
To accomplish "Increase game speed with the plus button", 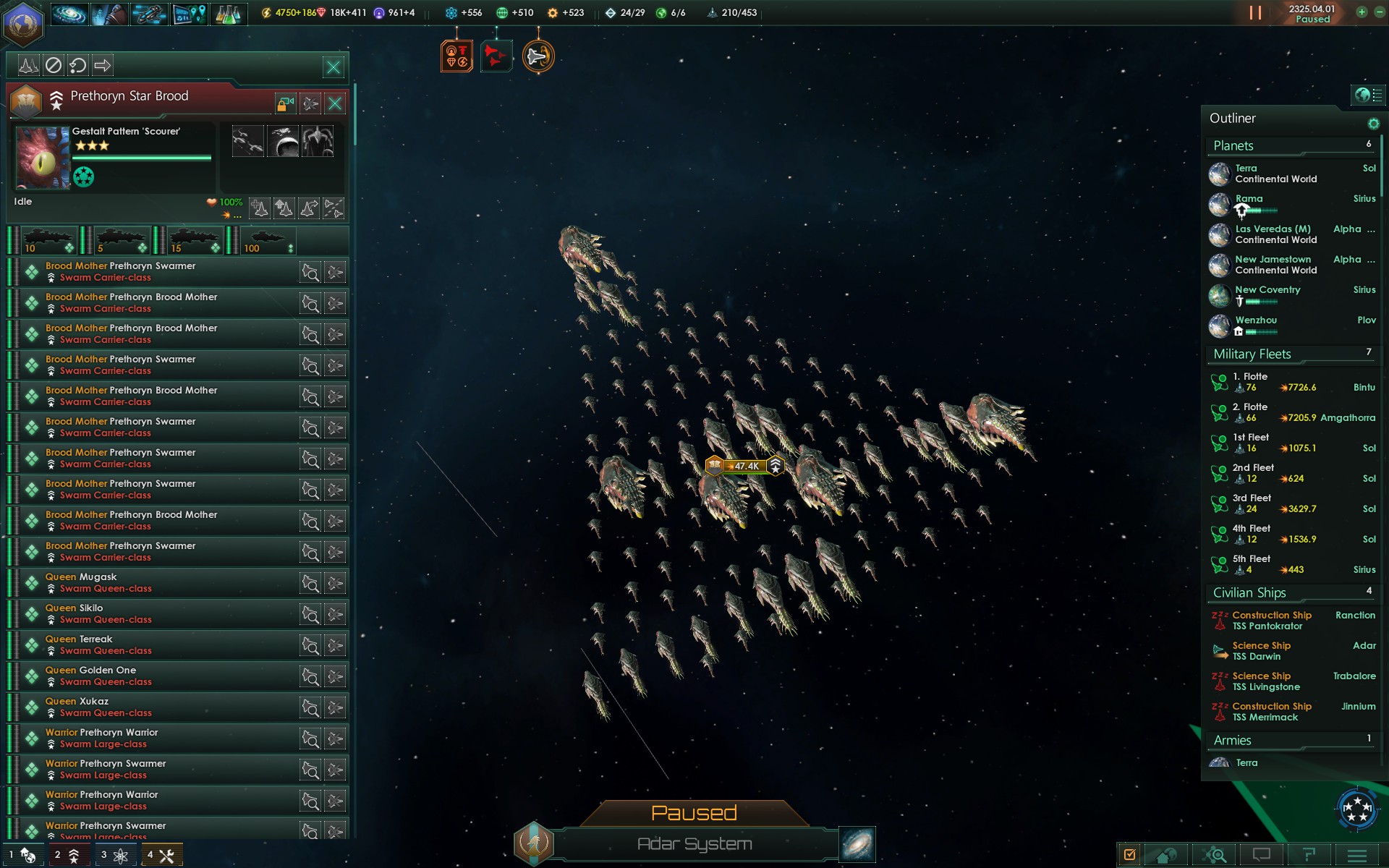I will [x=1362, y=12].
